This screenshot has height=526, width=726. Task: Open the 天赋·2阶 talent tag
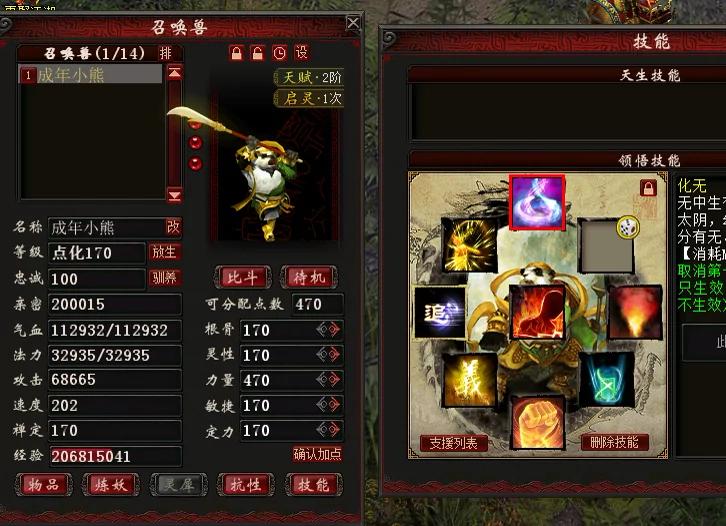click(x=309, y=78)
